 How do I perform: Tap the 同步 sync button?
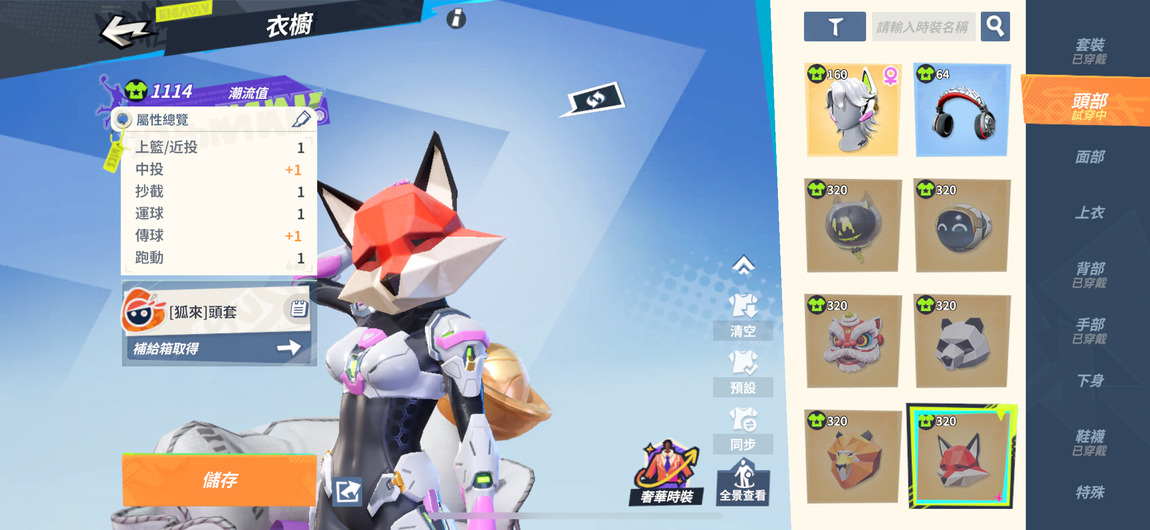743,428
